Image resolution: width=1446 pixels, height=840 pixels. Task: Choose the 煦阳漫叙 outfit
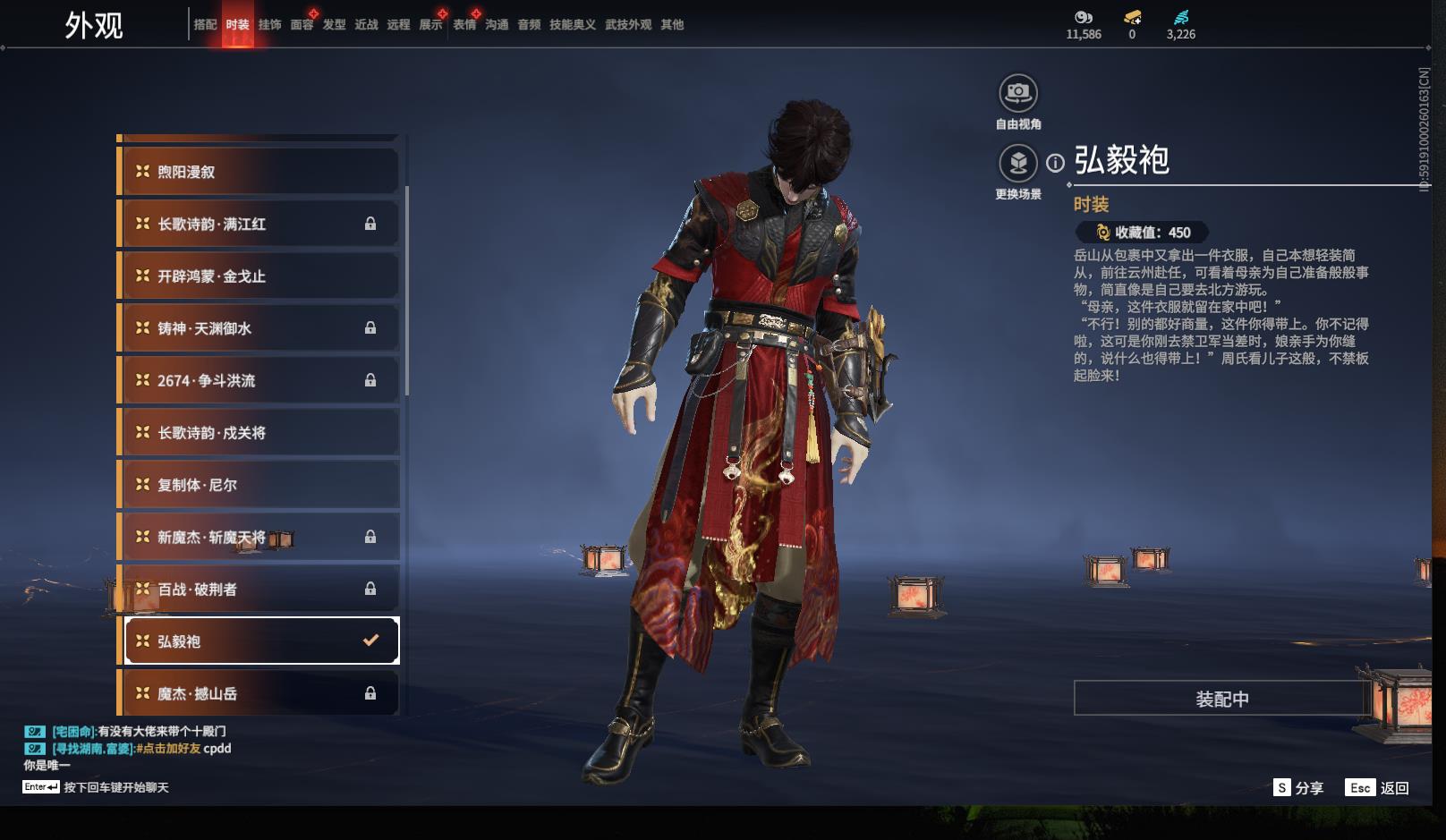(259, 172)
